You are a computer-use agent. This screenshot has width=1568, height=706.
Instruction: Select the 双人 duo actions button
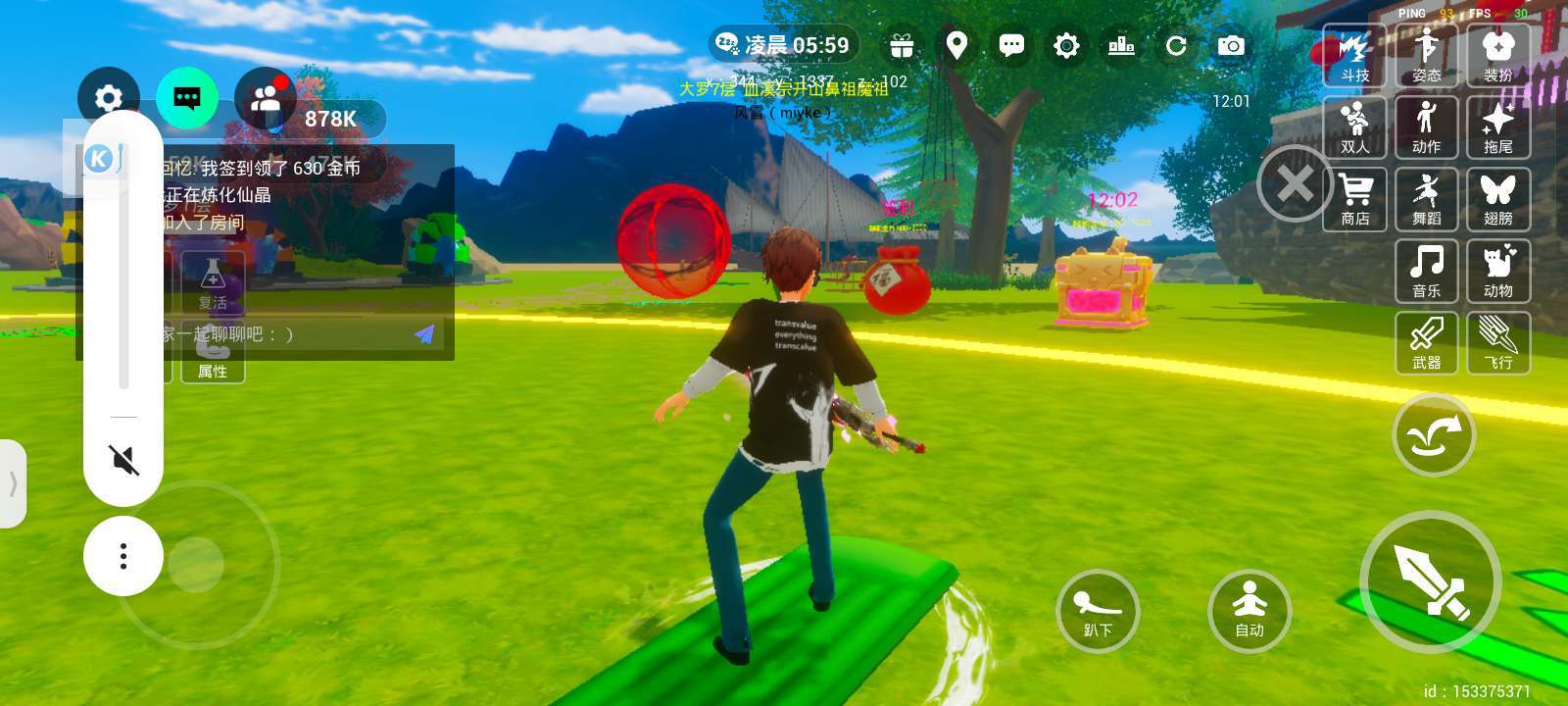click(x=1354, y=127)
